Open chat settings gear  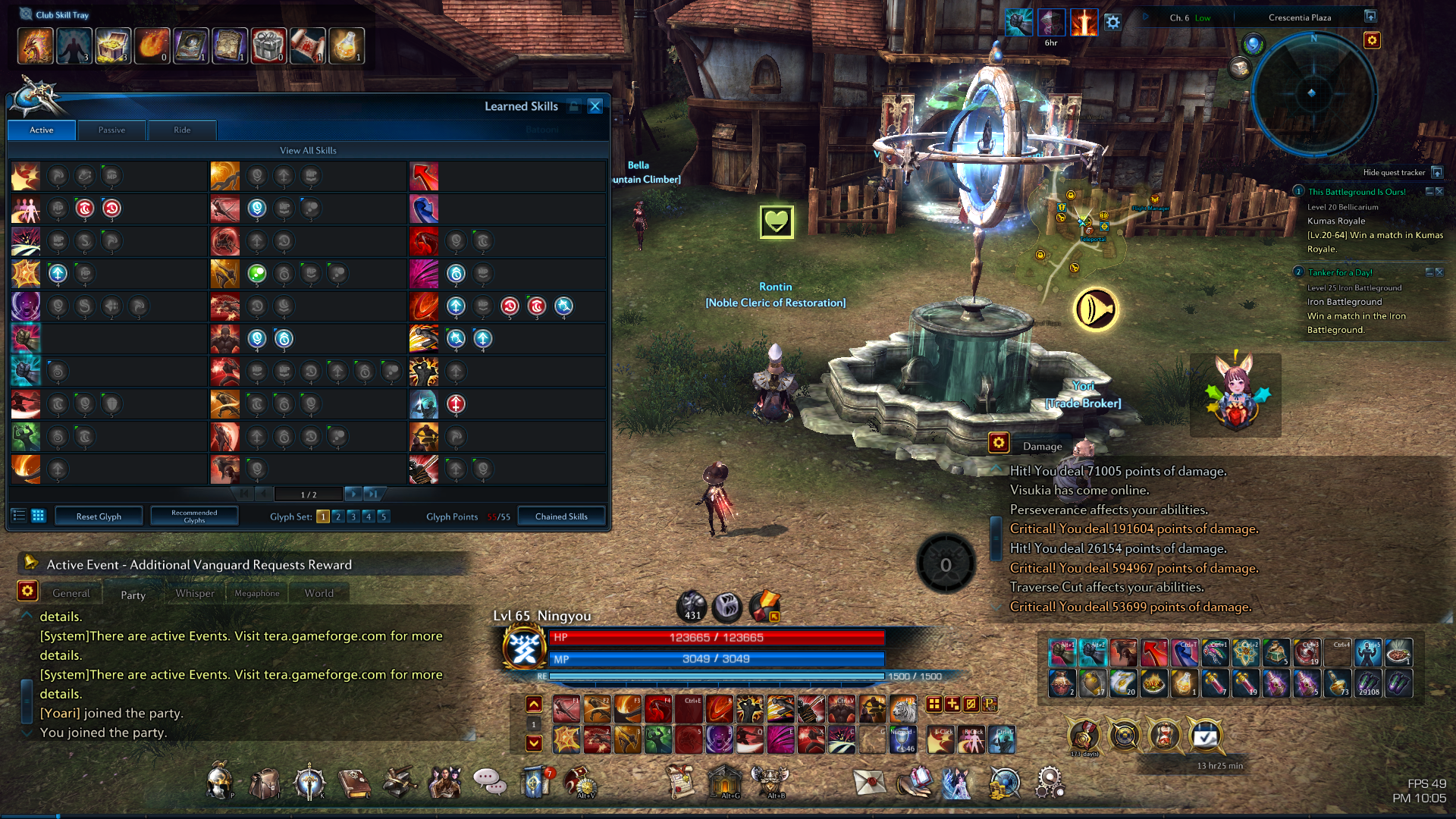point(27,591)
